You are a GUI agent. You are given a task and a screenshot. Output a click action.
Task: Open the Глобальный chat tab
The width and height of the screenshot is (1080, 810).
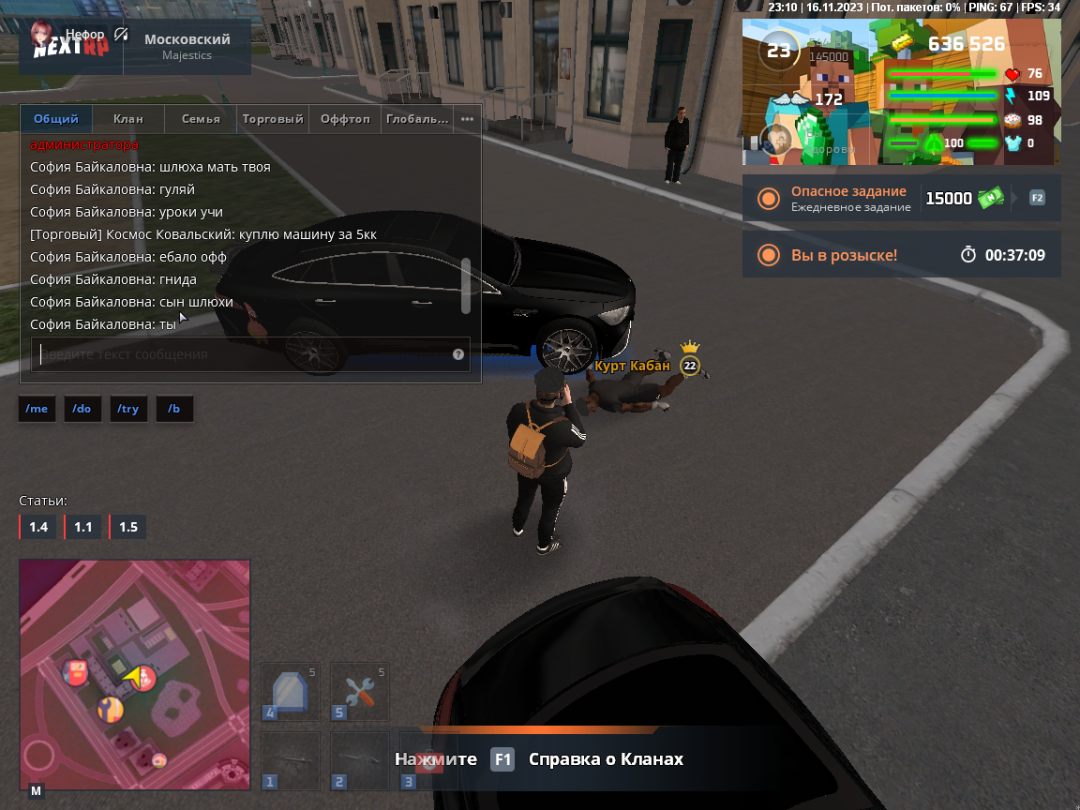[417, 119]
